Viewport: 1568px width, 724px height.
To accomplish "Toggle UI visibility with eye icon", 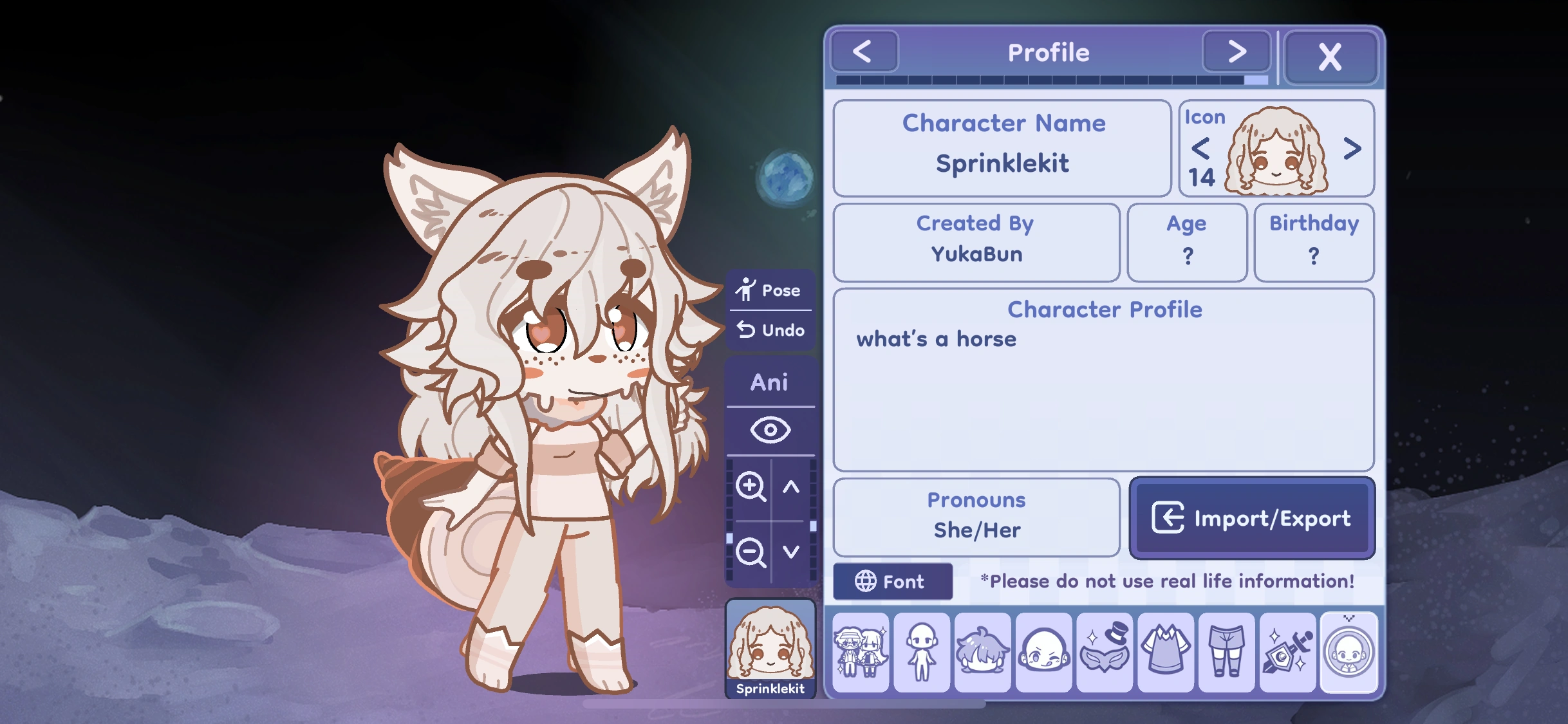I will click(770, 429).
